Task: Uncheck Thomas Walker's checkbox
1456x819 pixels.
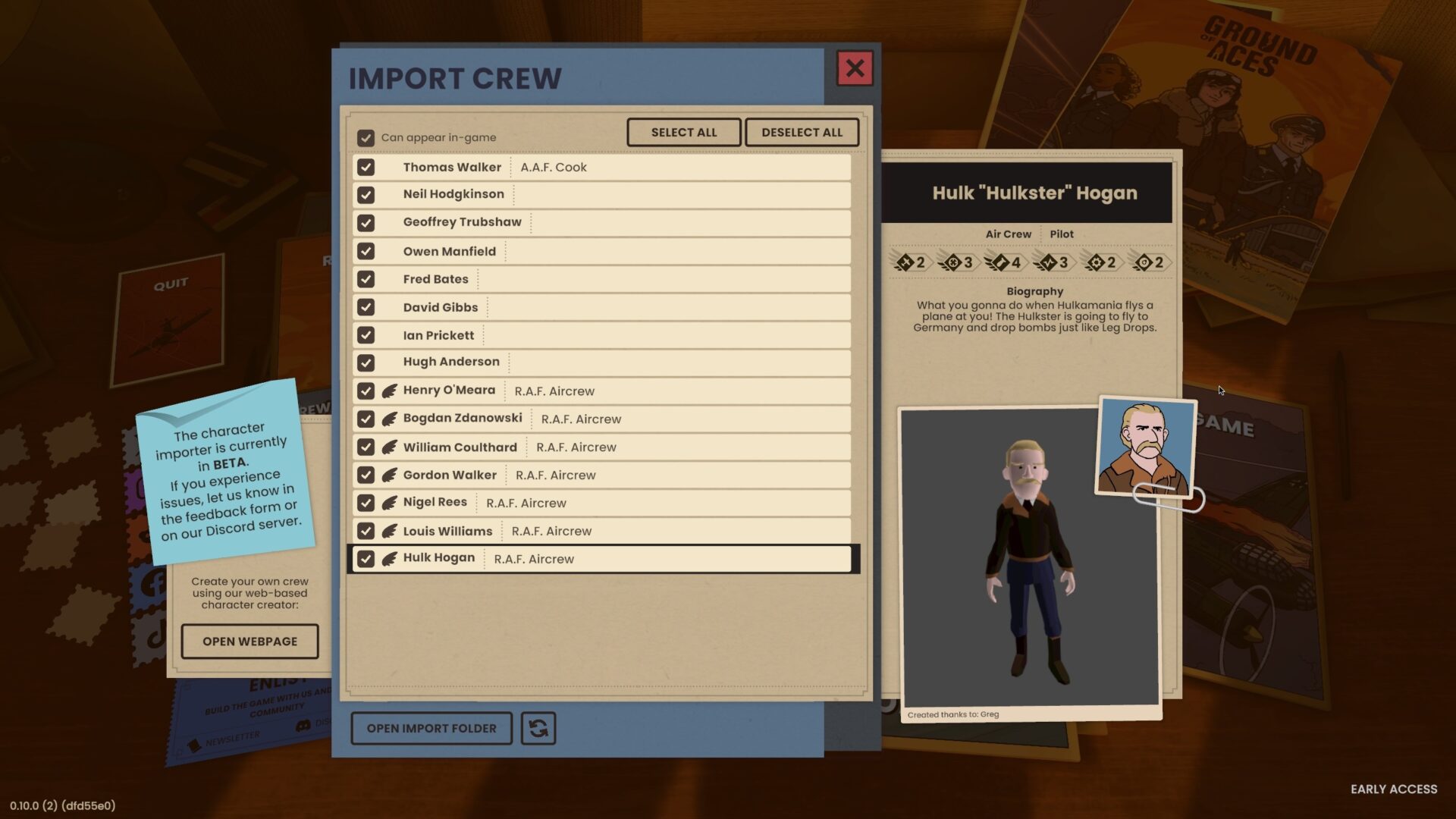Action: click(x=366, y=167)
